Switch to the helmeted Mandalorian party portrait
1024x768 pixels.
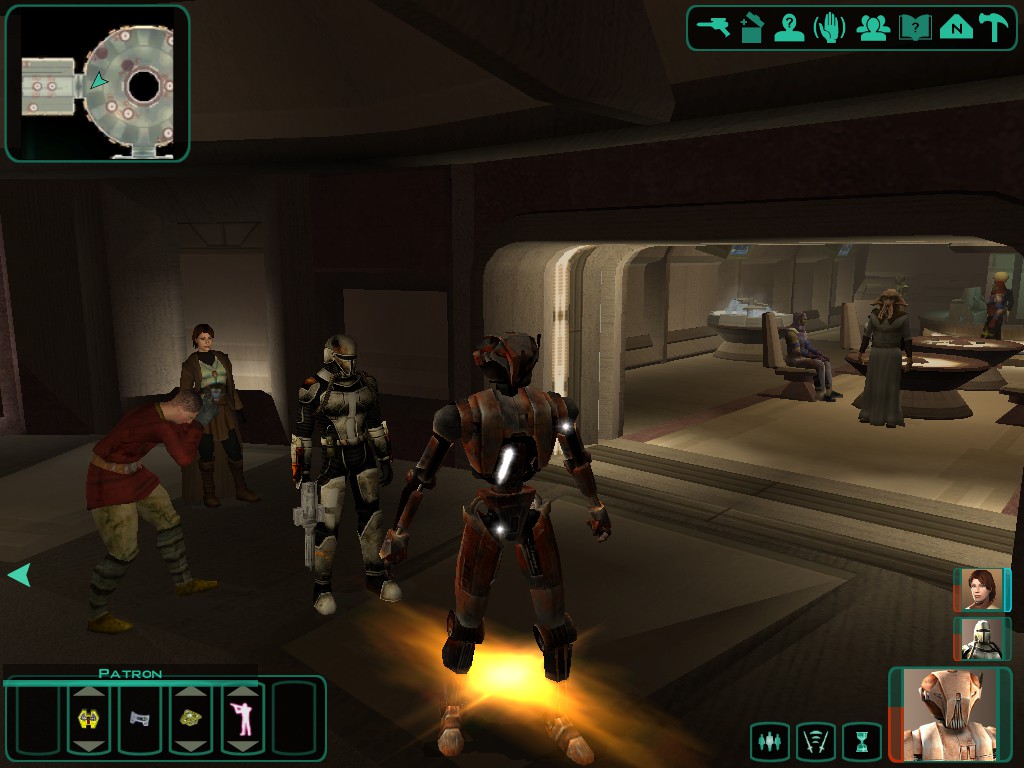[x=981, y=639]
